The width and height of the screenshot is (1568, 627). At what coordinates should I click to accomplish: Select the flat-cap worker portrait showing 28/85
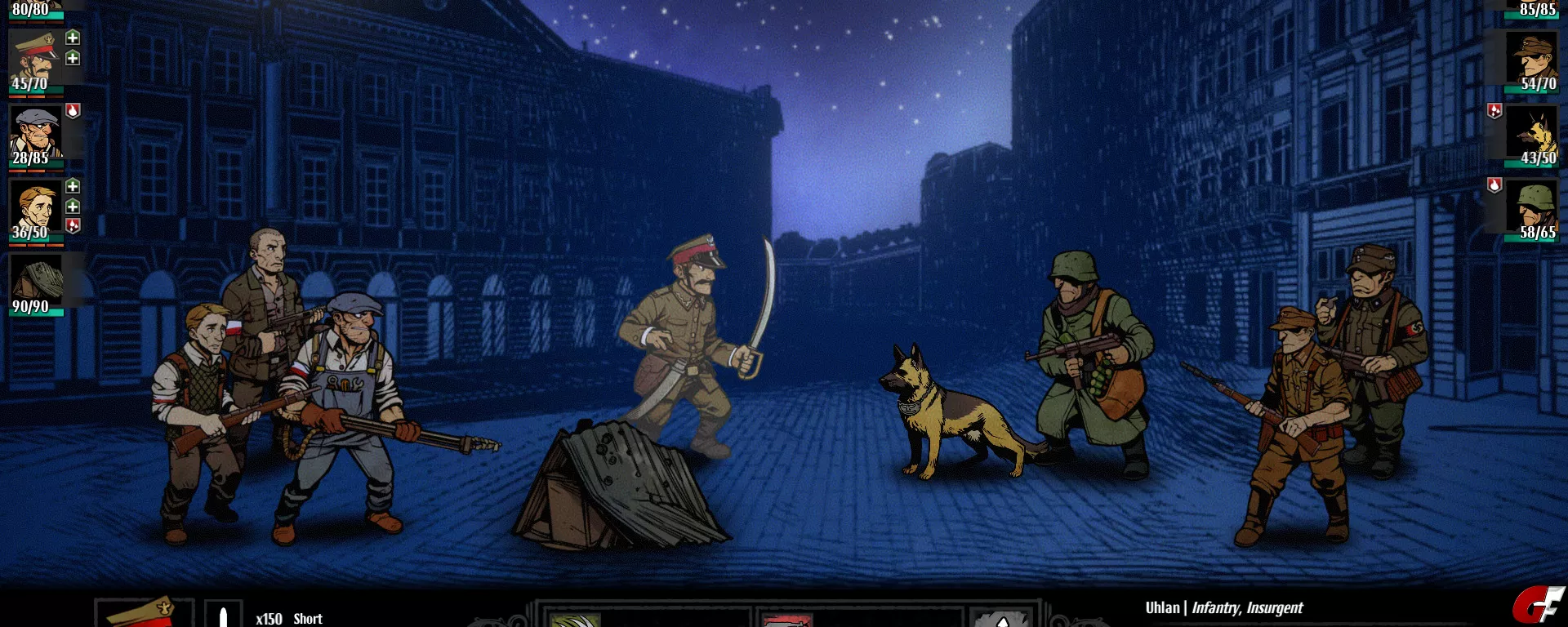click(35, 133)
